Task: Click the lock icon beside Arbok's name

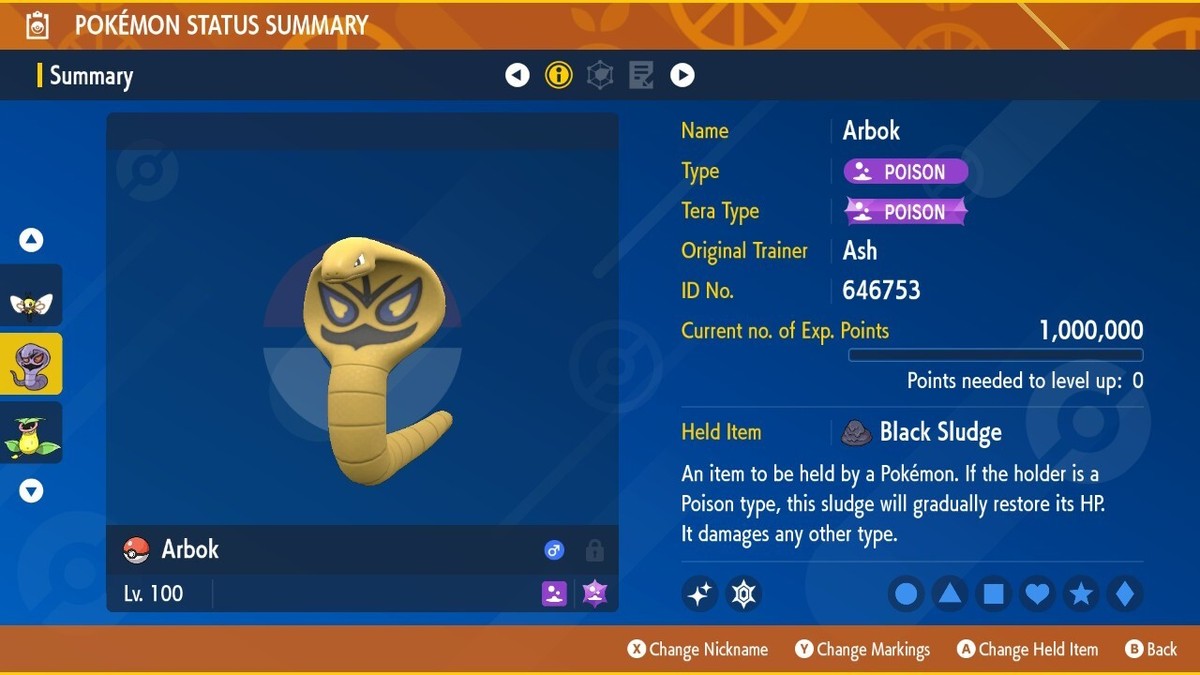Action: (x=594, y=550)
